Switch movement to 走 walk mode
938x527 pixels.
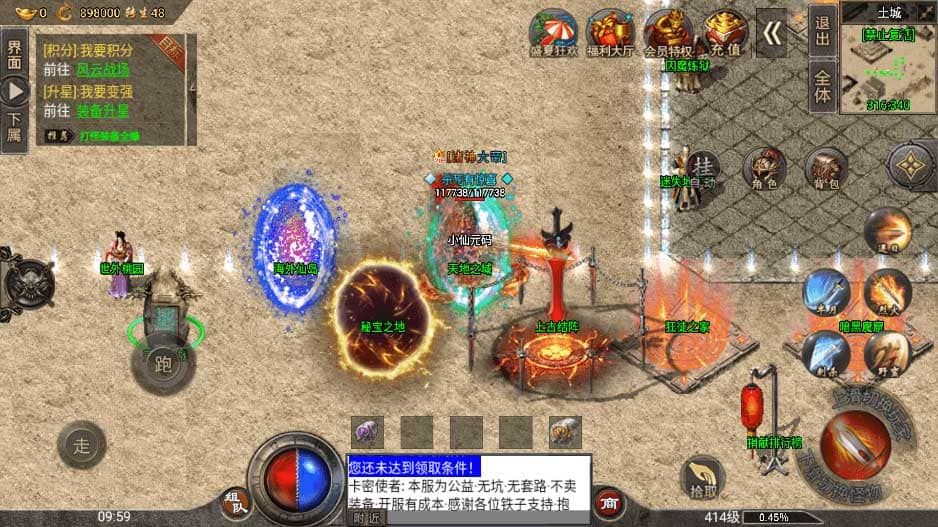coord(81,446)
